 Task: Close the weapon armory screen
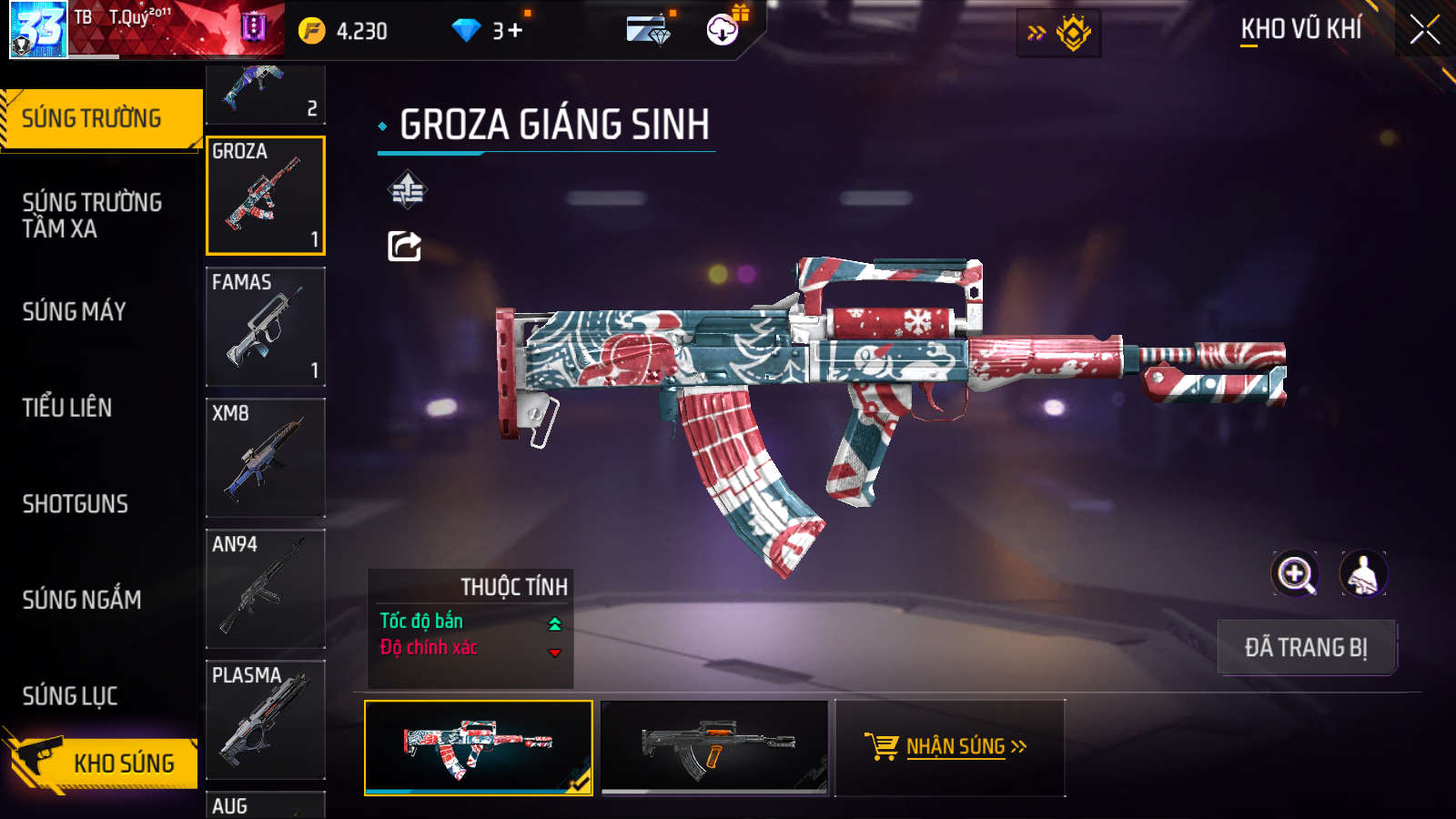coord(1424,30)
